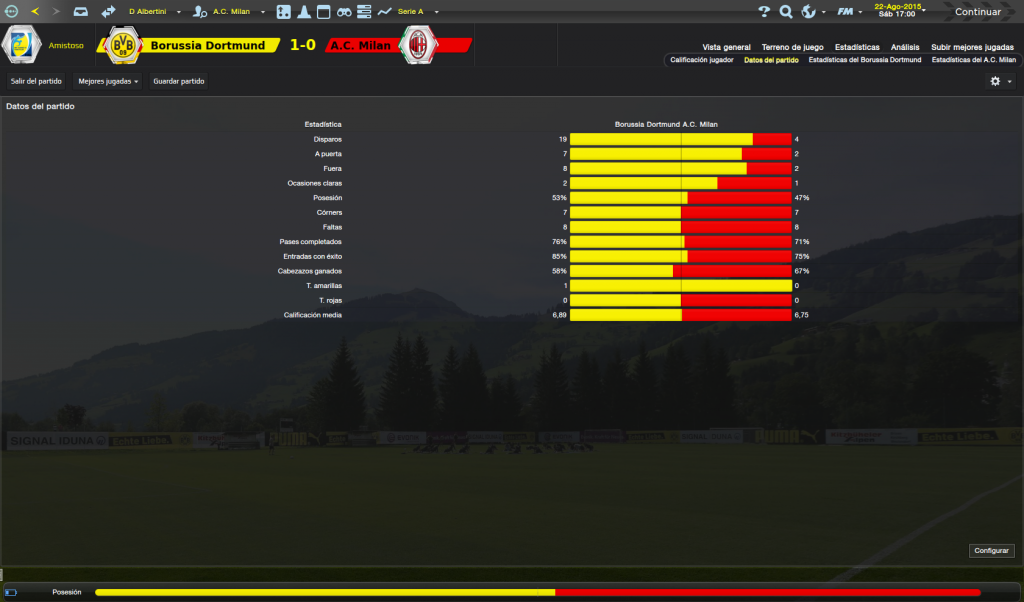Open the Terreno de juego tab
The height and width of the screenshot is (602, 1024).
[792, 47]
